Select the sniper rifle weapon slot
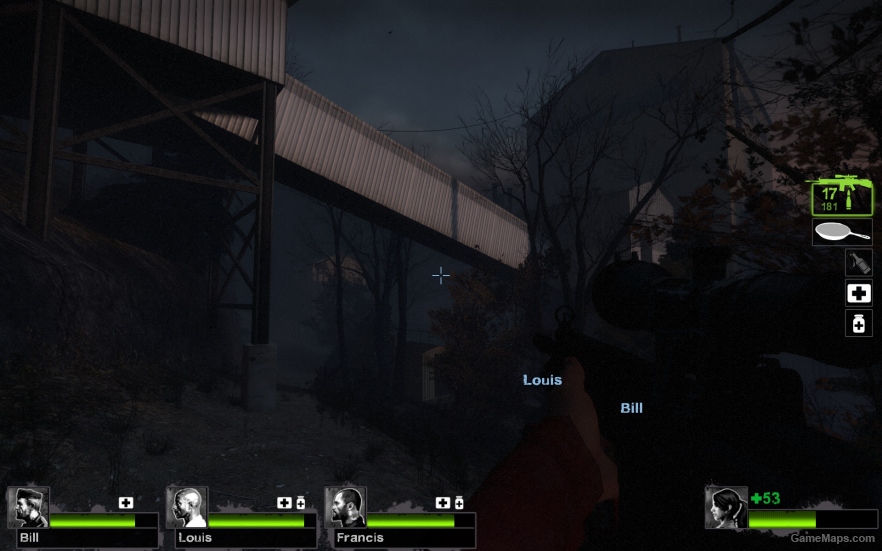882x551 pixels. coord(840,197)
